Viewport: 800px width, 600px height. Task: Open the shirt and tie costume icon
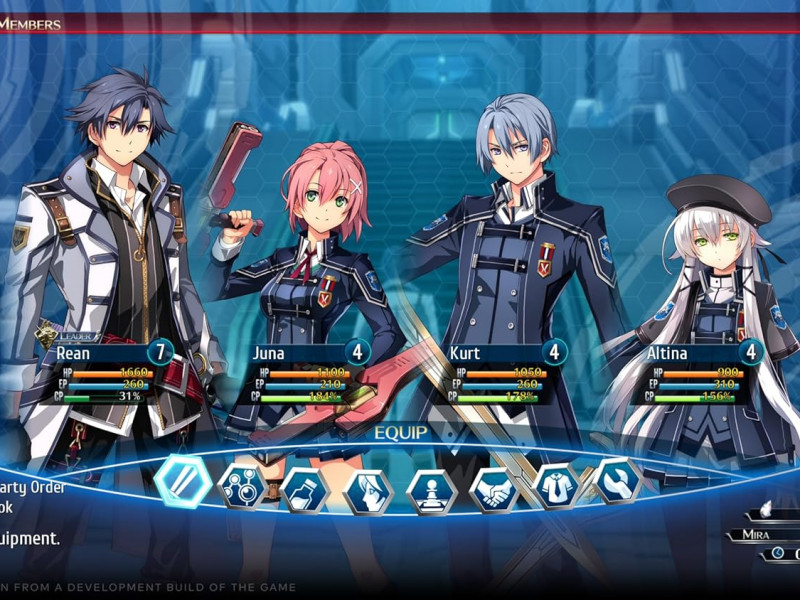click(x=556, y=486)
